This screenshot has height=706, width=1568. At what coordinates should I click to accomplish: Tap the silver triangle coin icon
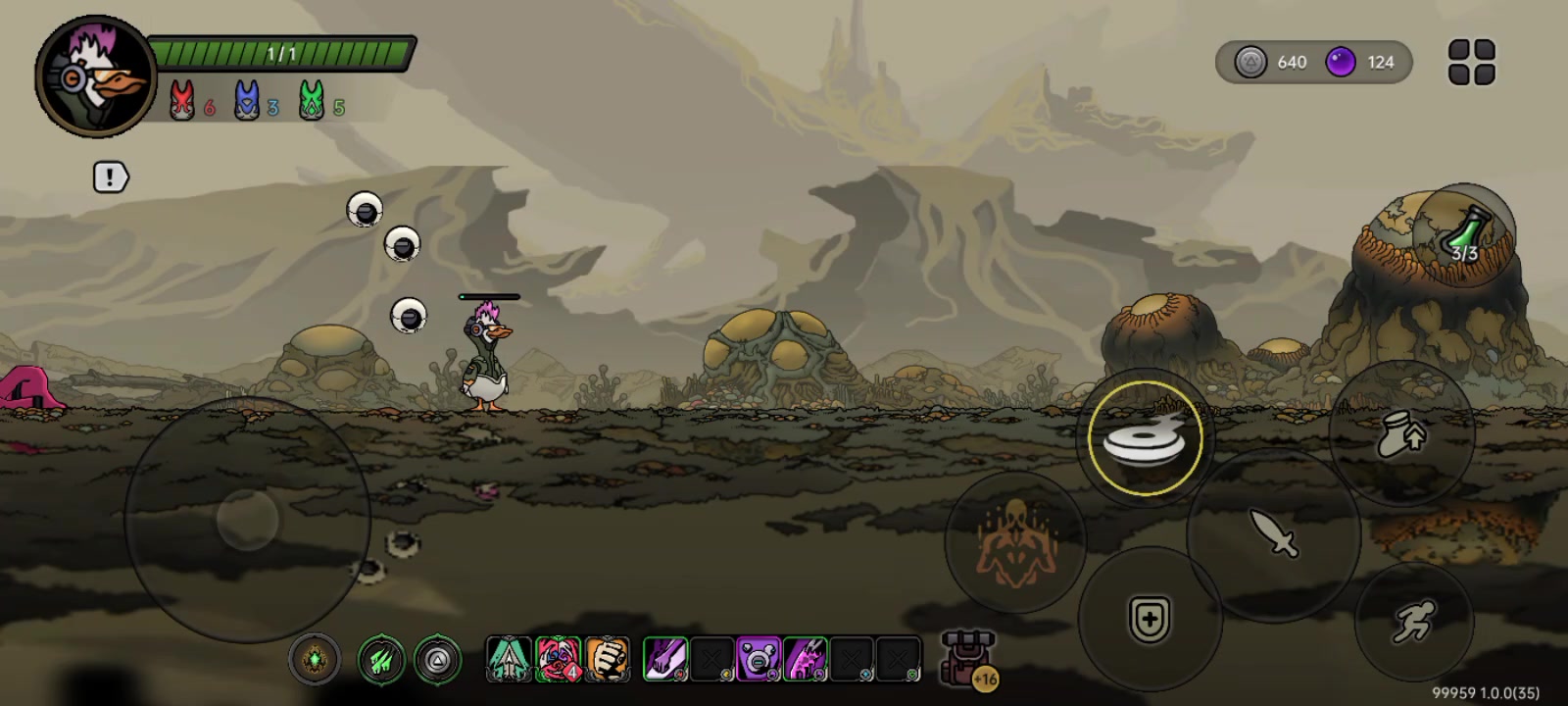pos(1249,63)
